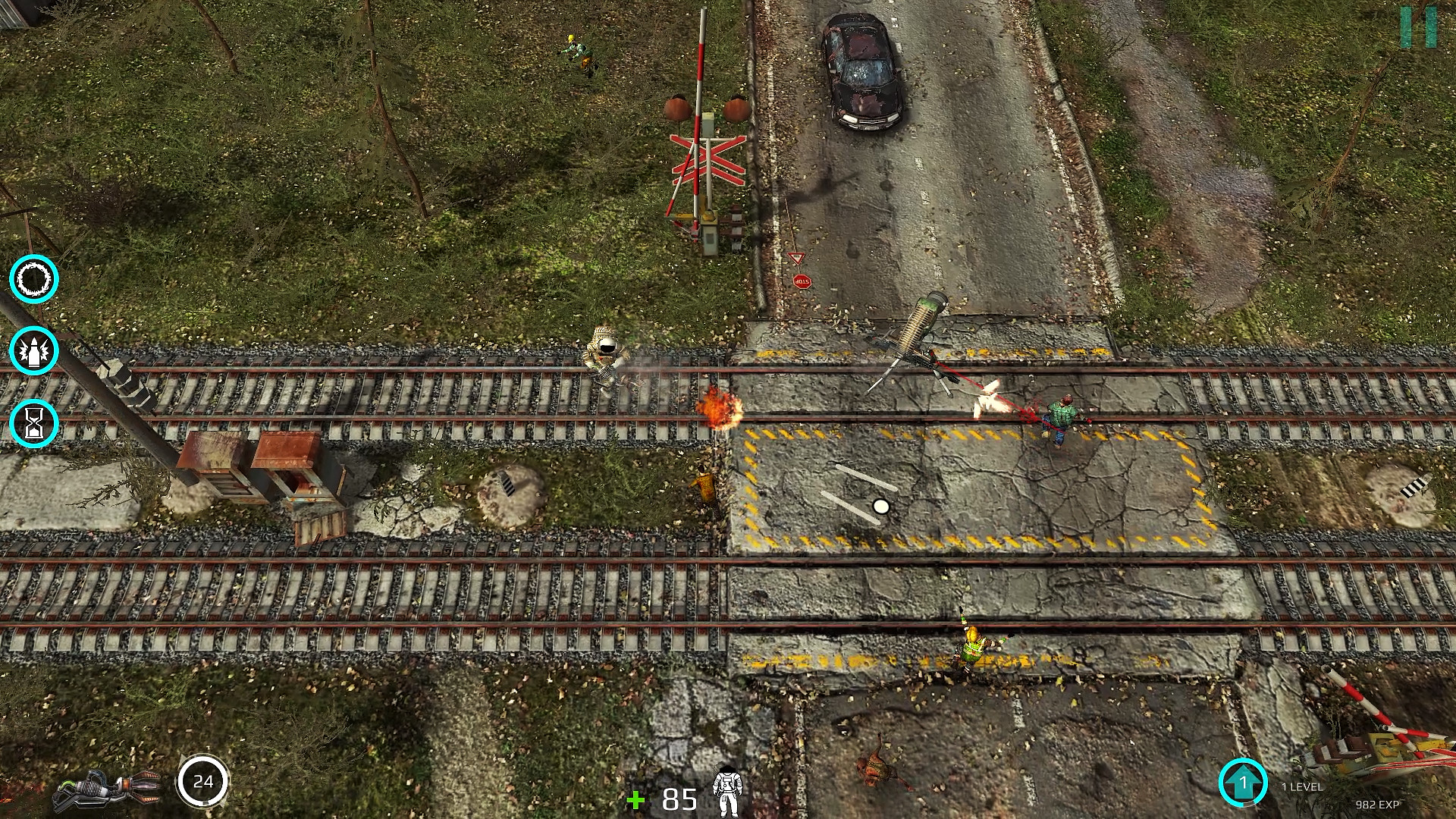Screen dimensions: 1456x819
Task: Use the hourglass slow-time ability
Action: coord(34,422)
